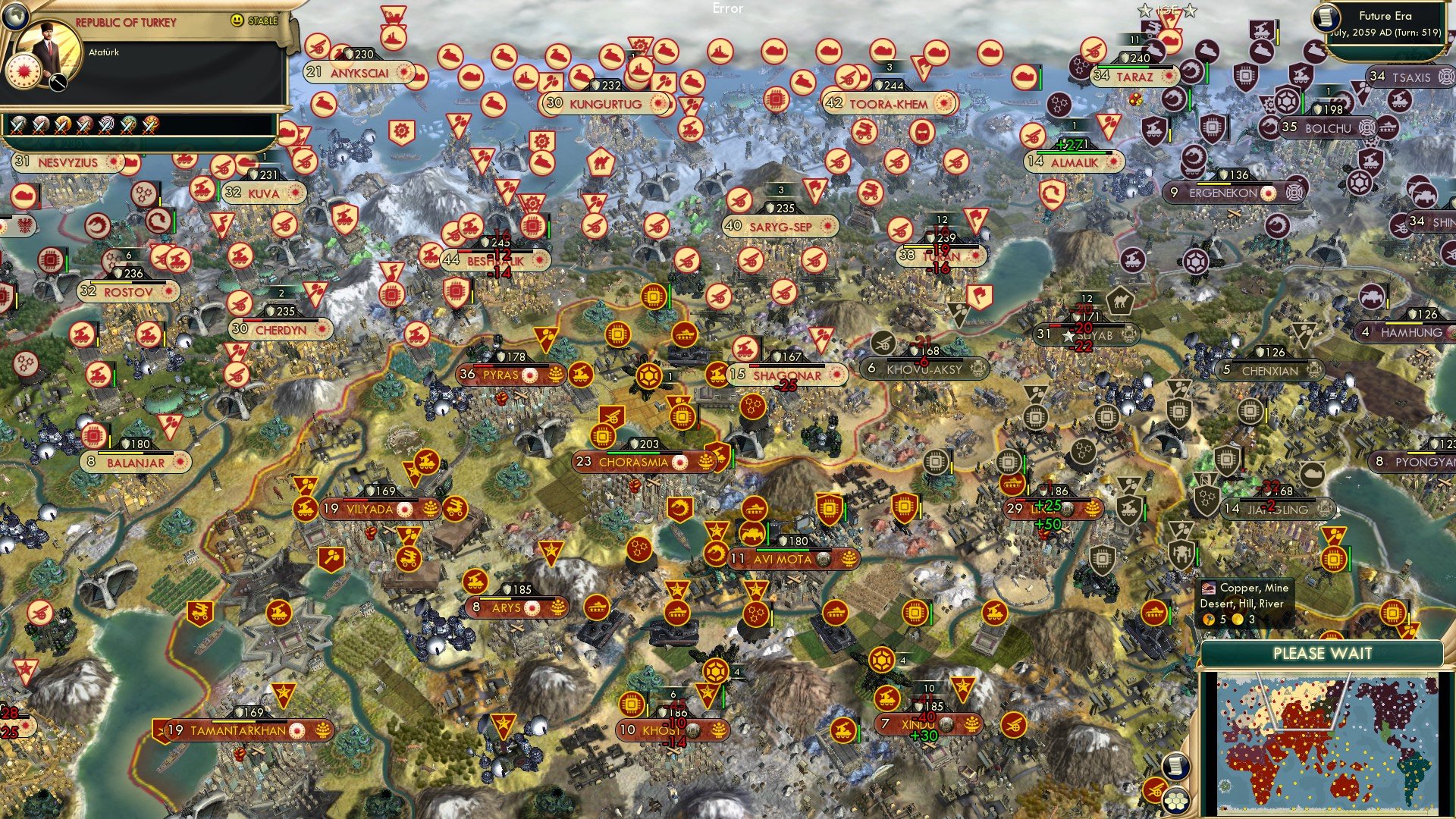Select the tank unit icon beside Shagonar
The height and width of the screenshot is (819, 1456).
click(685, 335)
